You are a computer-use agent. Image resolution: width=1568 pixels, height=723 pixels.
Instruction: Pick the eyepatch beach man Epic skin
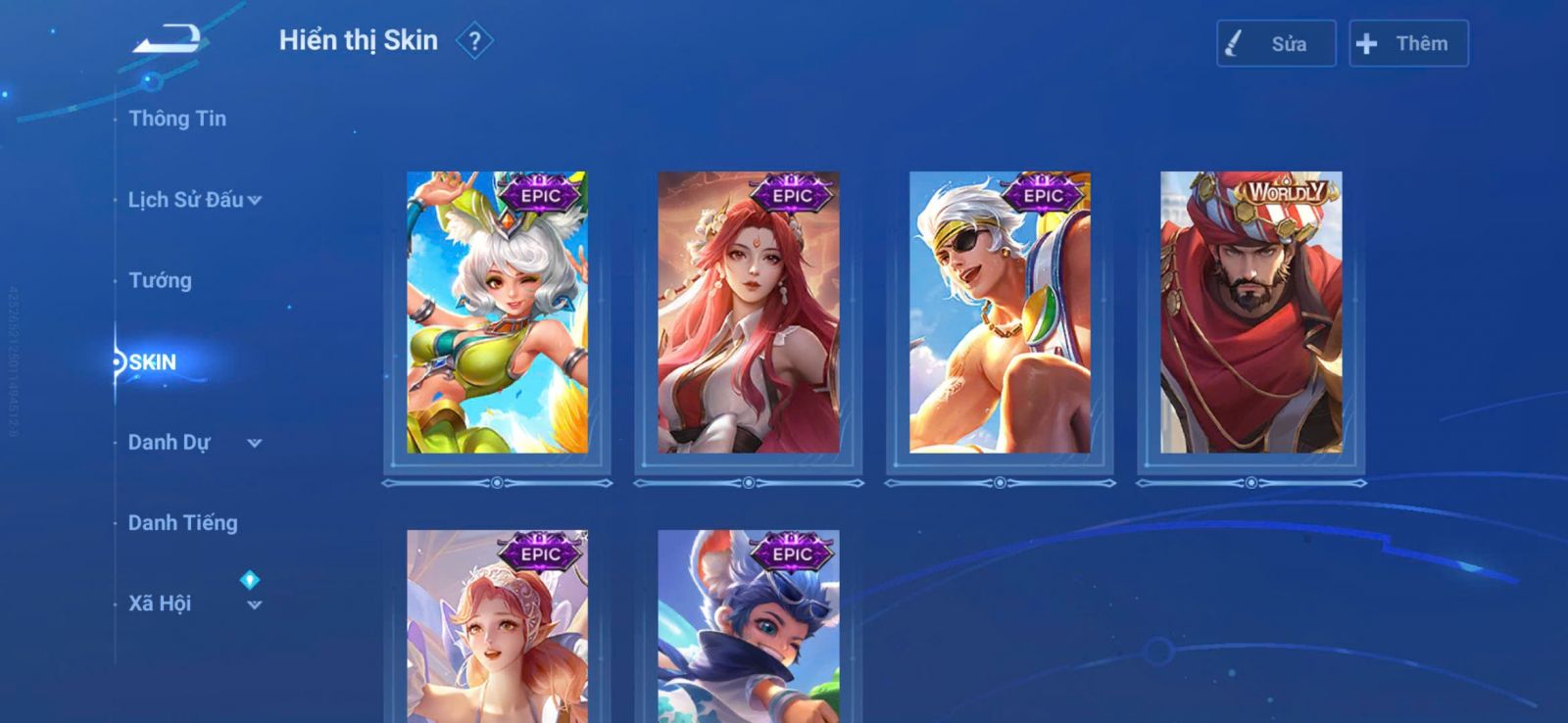coord(1000,313)
